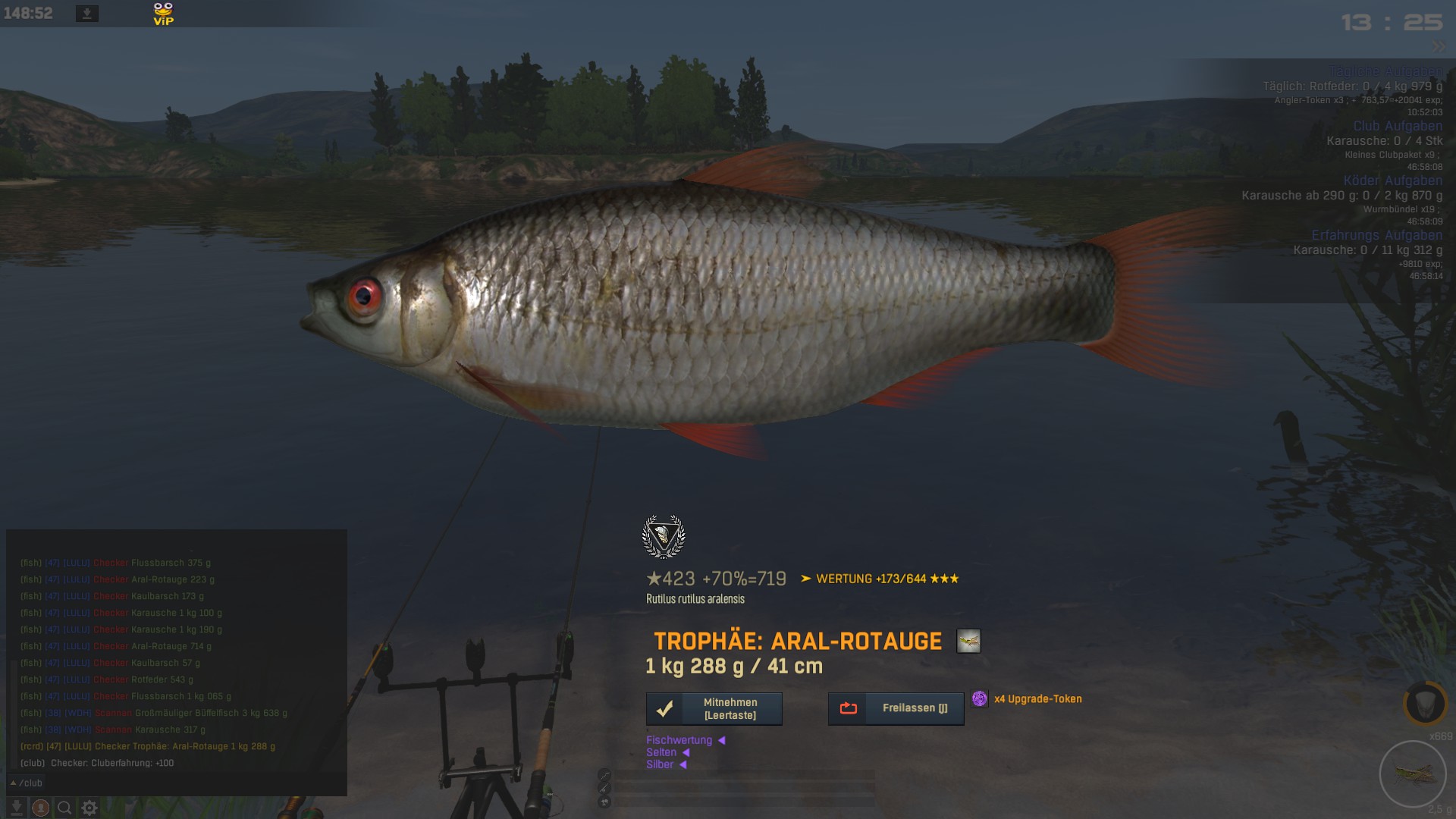Click the keepnet icon with the orange ring
Screen dimensions: 1456x819
[x=1424, y=703]
